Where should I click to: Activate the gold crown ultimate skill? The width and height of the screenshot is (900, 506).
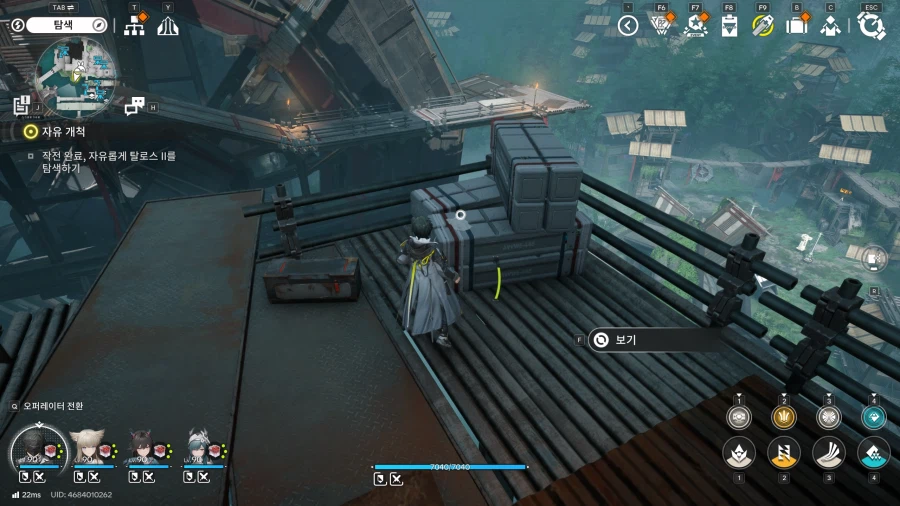point(783,418)
